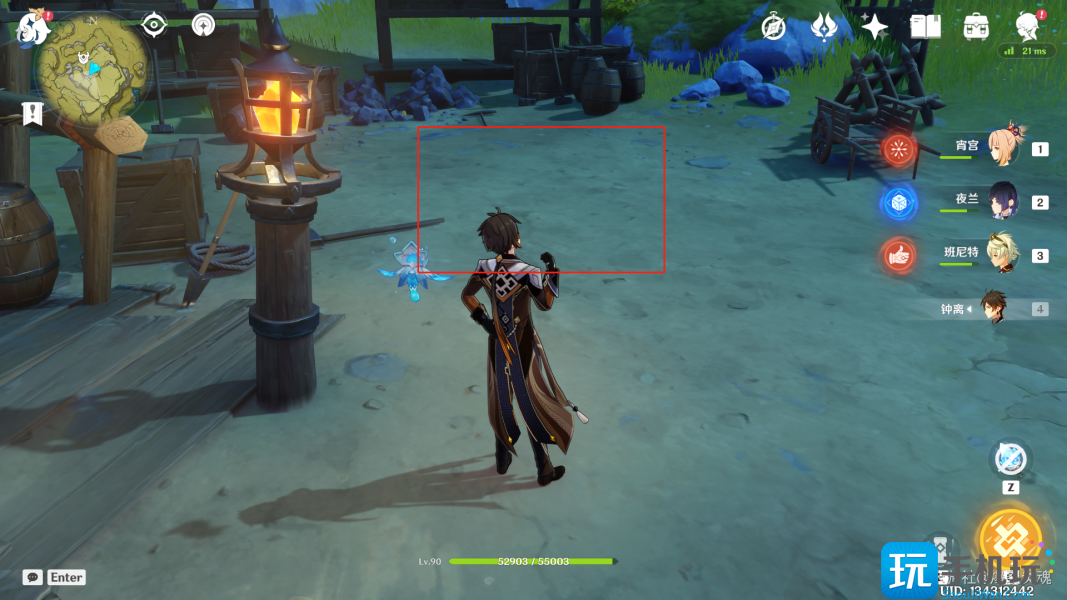Open the quest bookmark icon

[33, 113]
